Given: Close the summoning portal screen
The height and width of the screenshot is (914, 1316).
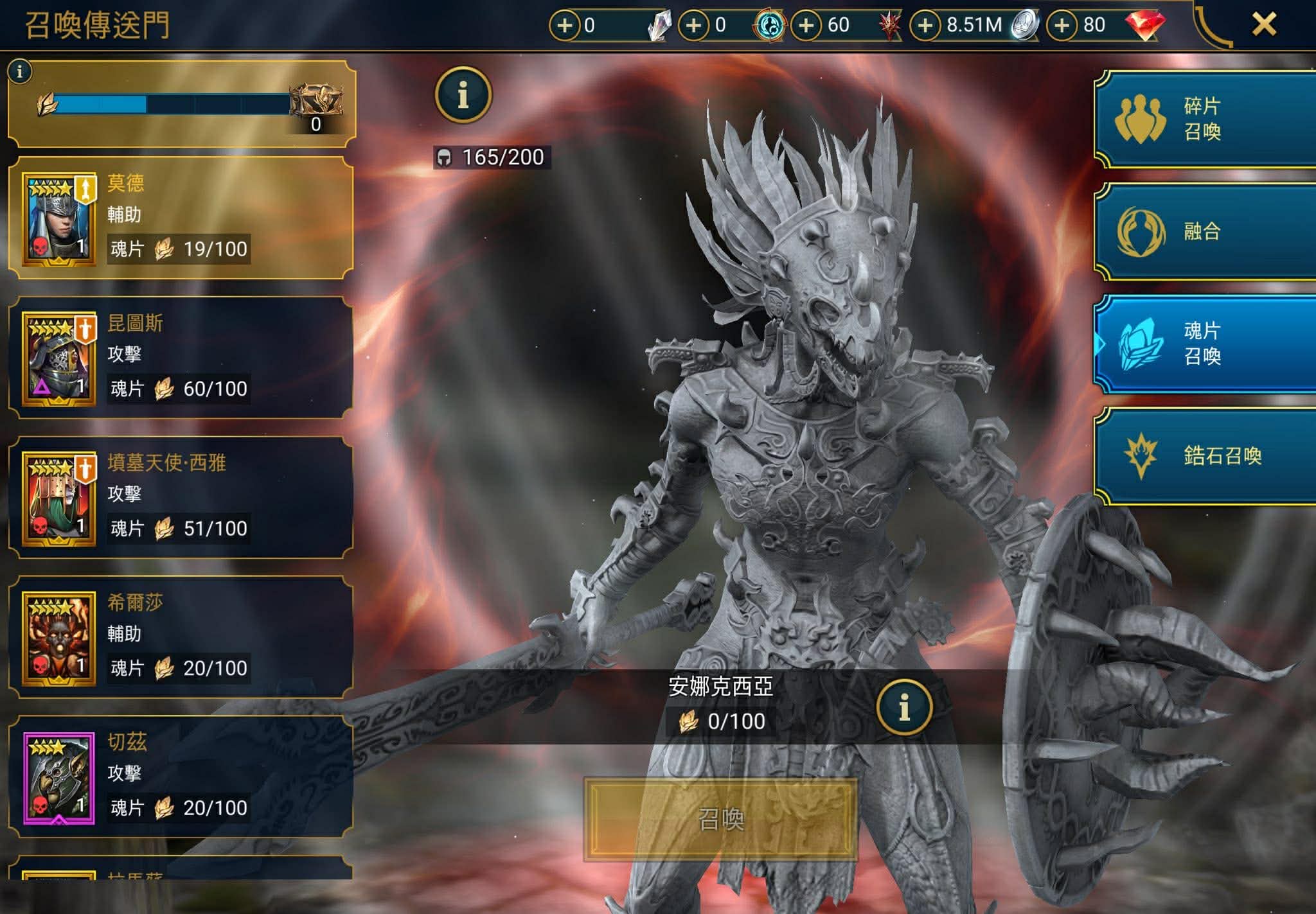Looking at the screenshot, I should (x=1263, y=25).
